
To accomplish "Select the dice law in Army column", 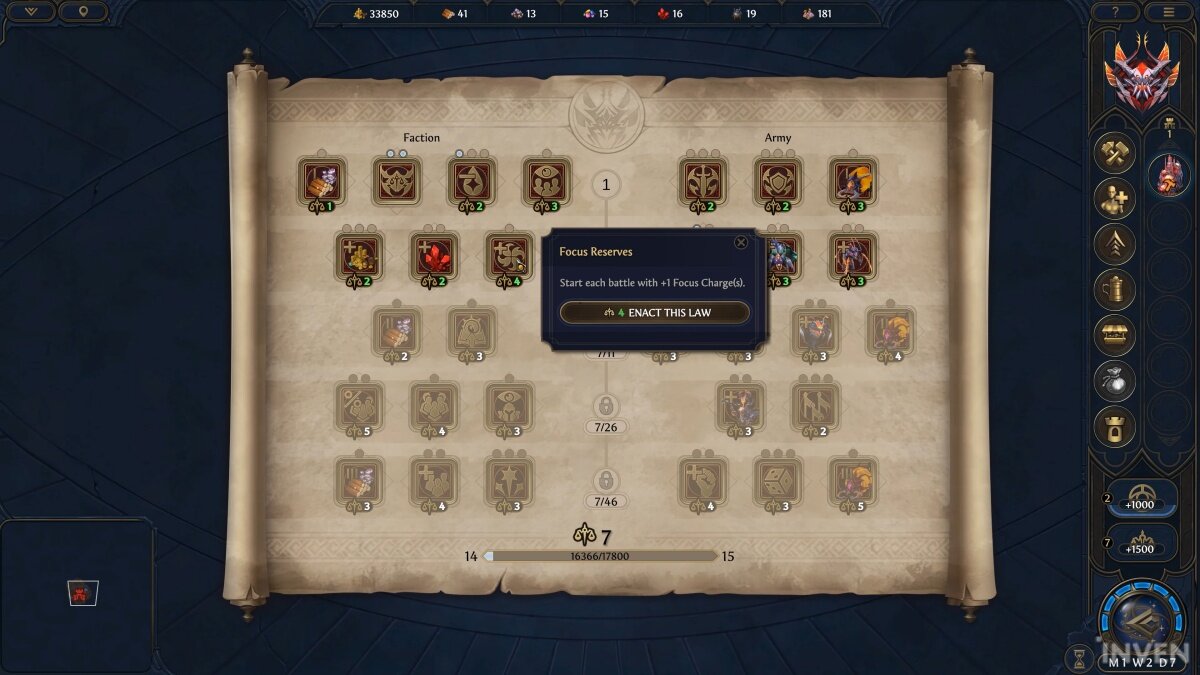I will (778, 481).
